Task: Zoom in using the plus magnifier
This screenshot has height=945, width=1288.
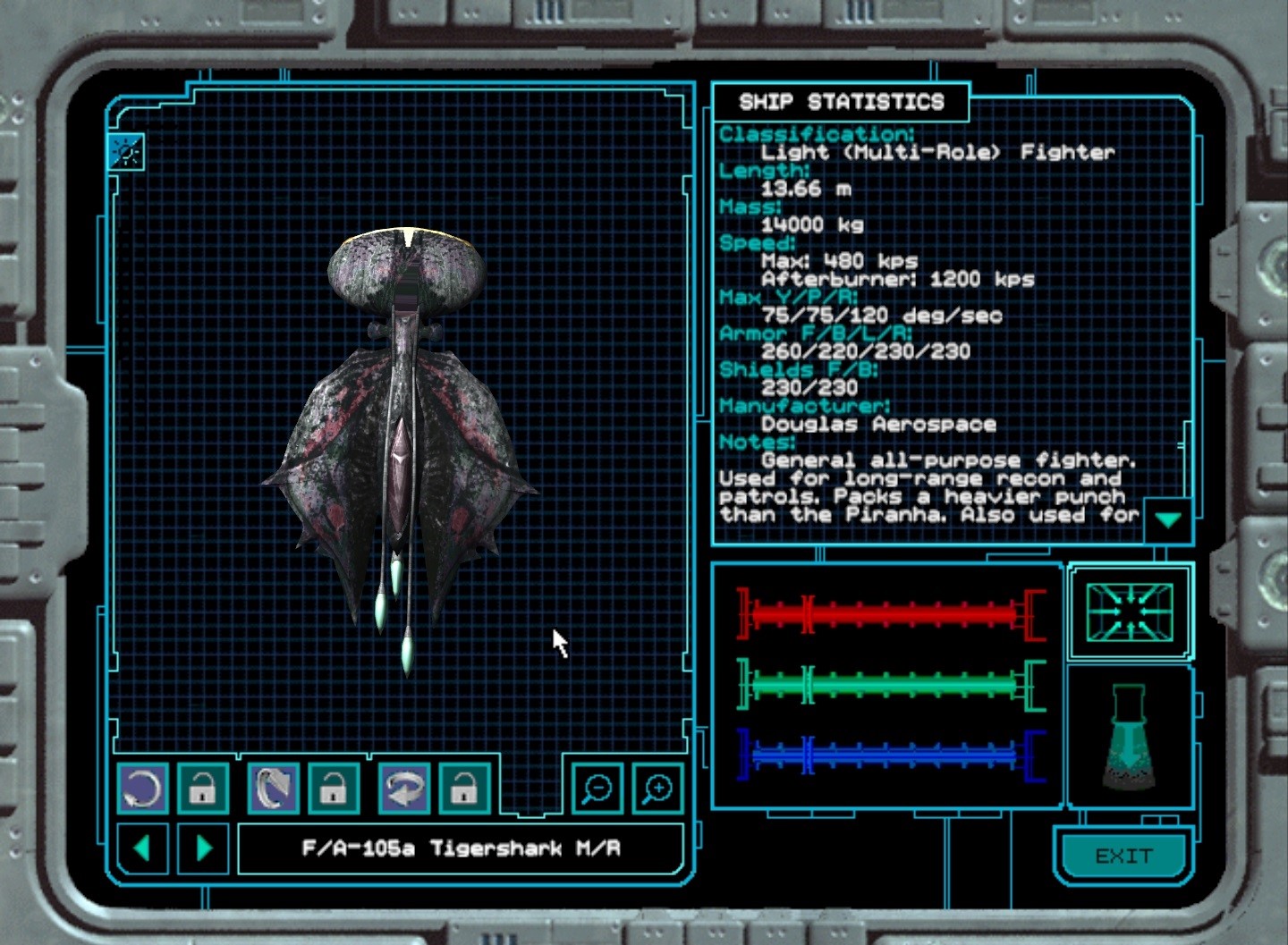Action: pos(657,789)
